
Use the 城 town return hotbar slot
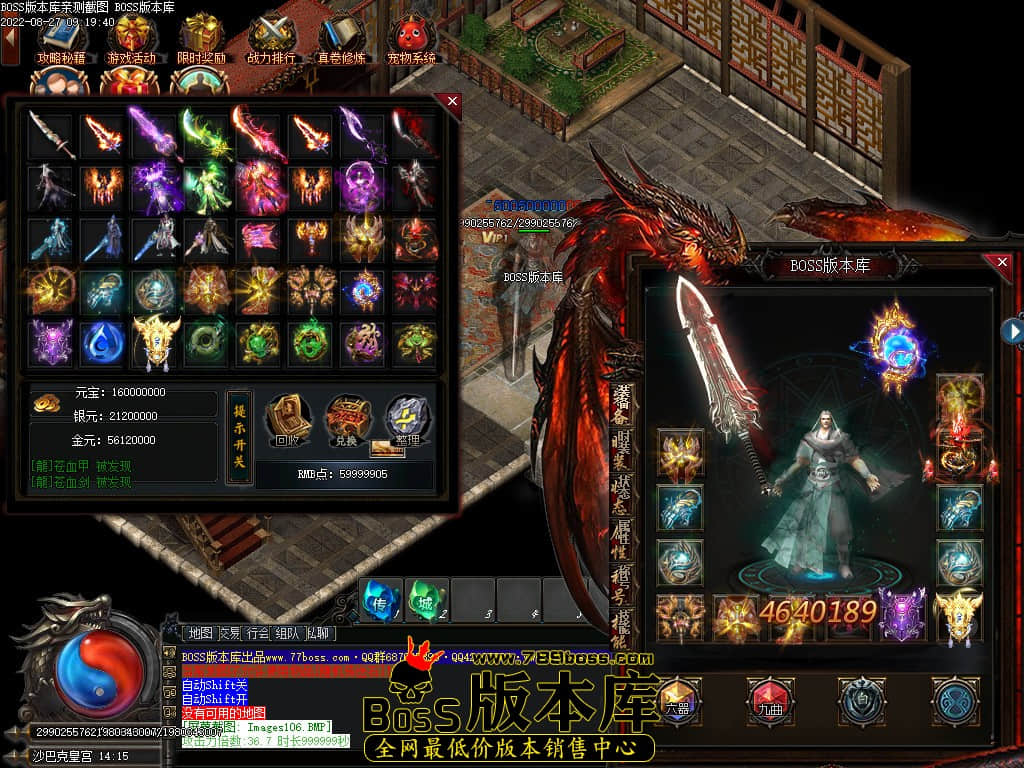coord(427,599)
